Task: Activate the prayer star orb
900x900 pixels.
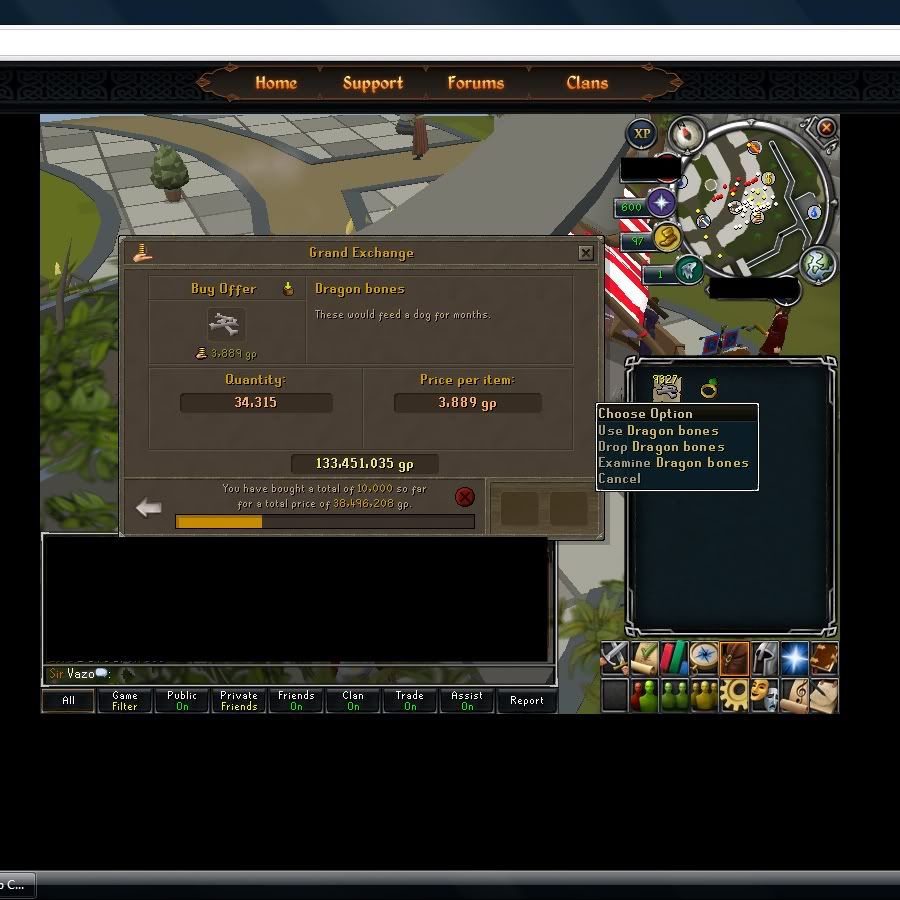Action: 661,203
